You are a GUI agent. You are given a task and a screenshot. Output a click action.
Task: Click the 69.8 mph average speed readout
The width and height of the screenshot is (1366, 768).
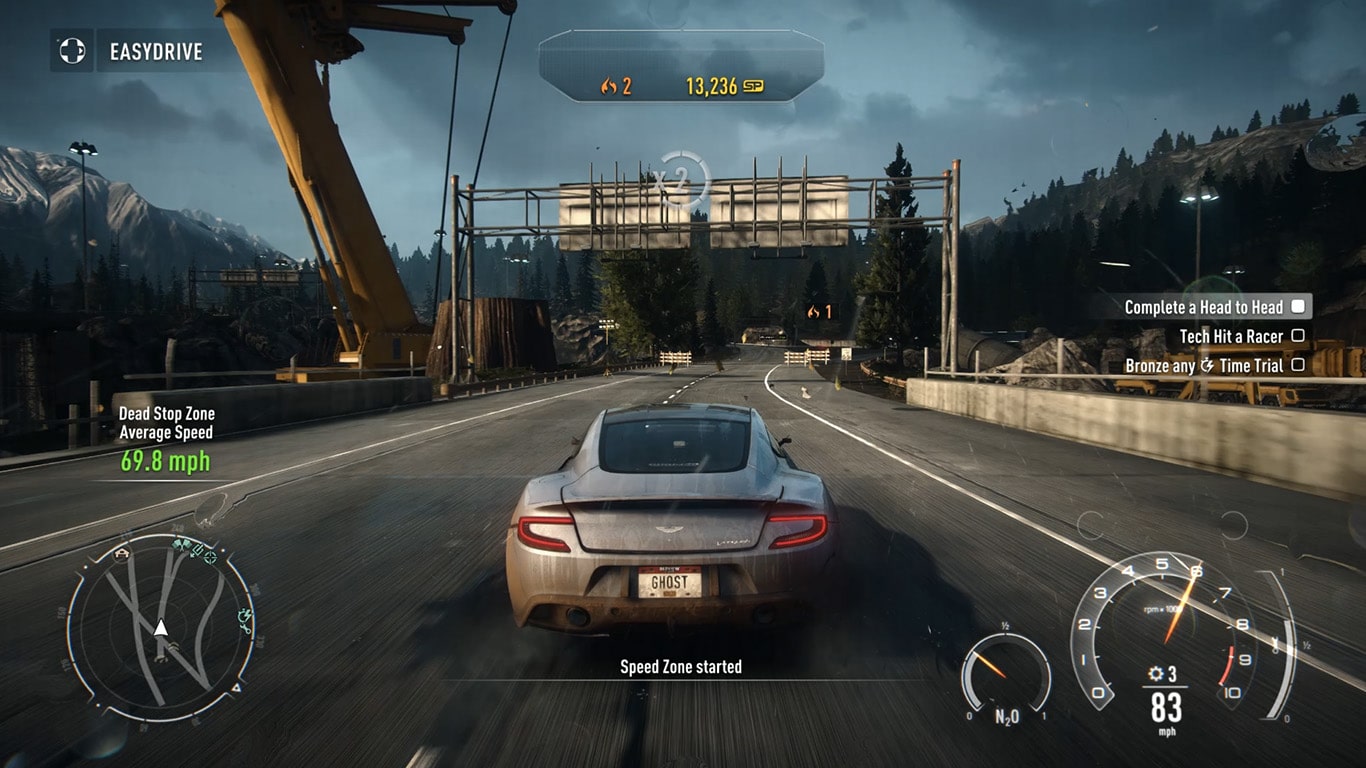[x=166, y=462]
